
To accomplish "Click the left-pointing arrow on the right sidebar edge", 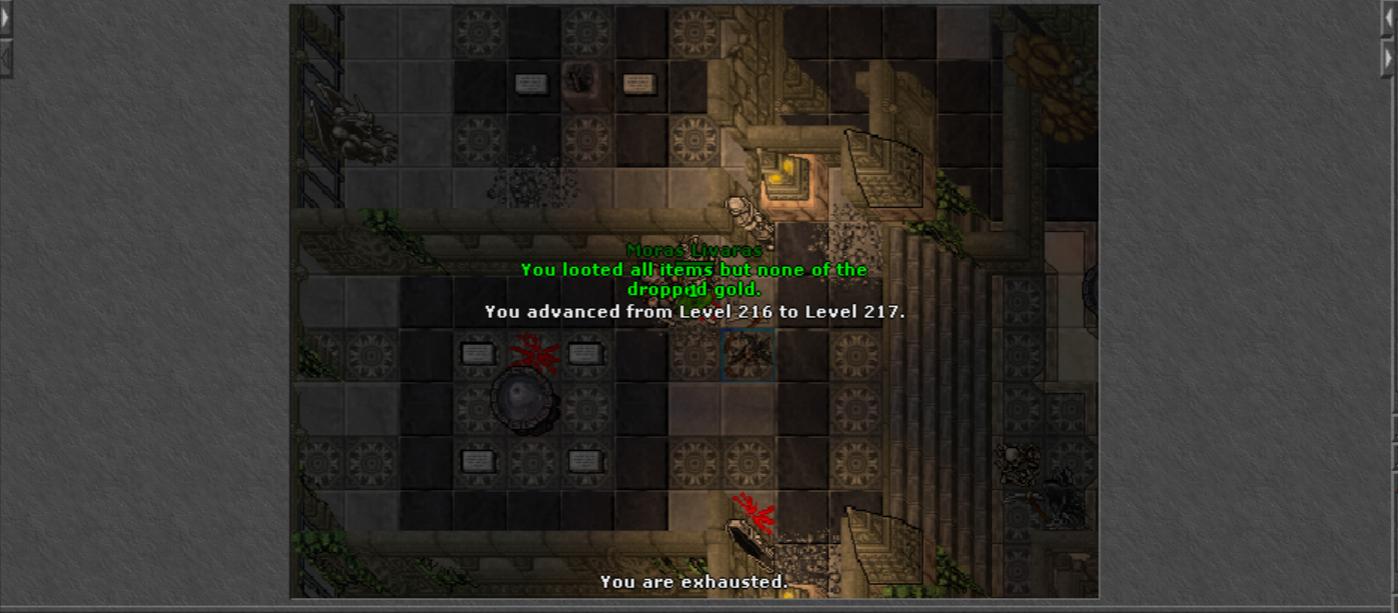I will (1389, 19).
